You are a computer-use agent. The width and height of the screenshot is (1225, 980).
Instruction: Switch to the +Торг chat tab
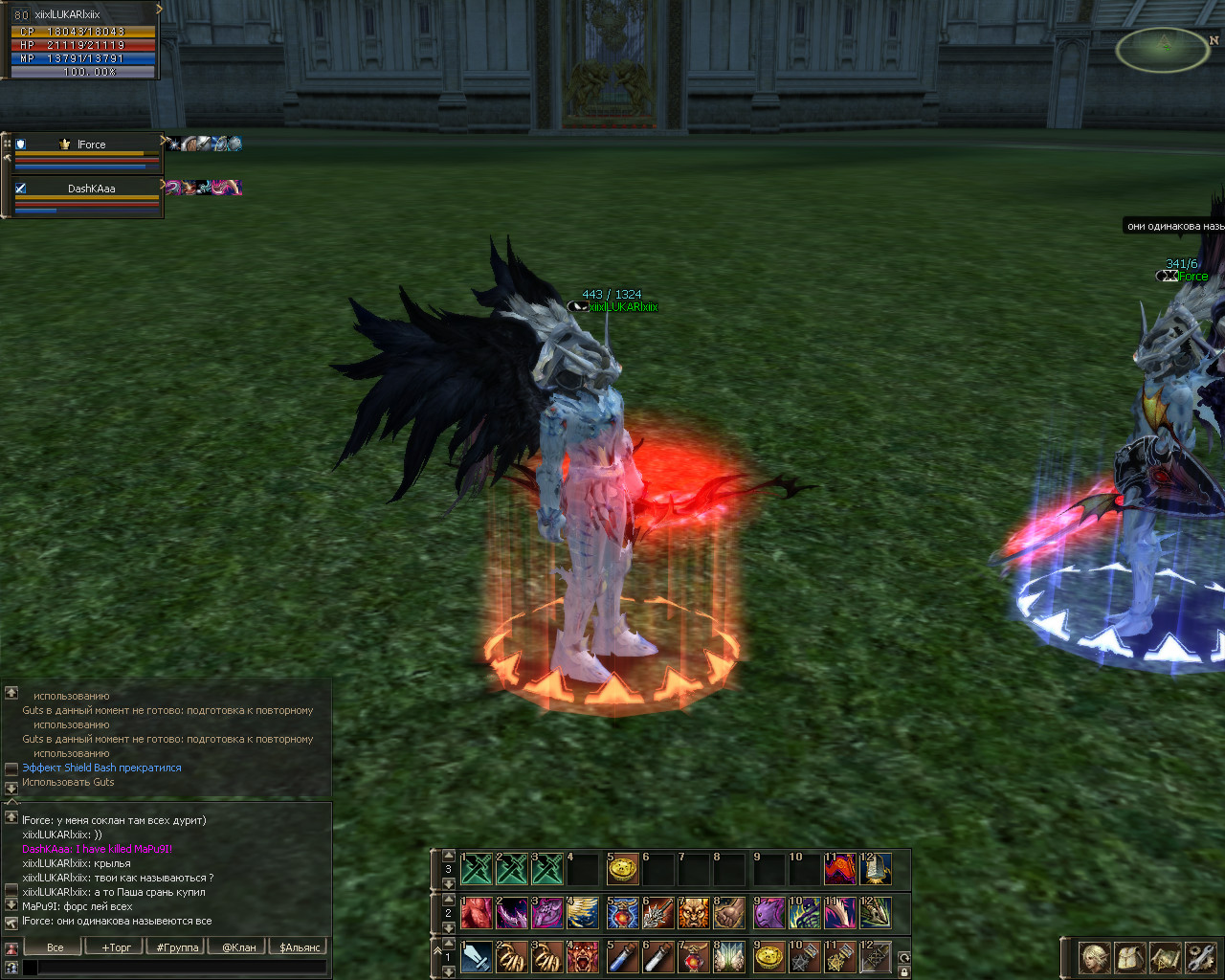[117, 947]
